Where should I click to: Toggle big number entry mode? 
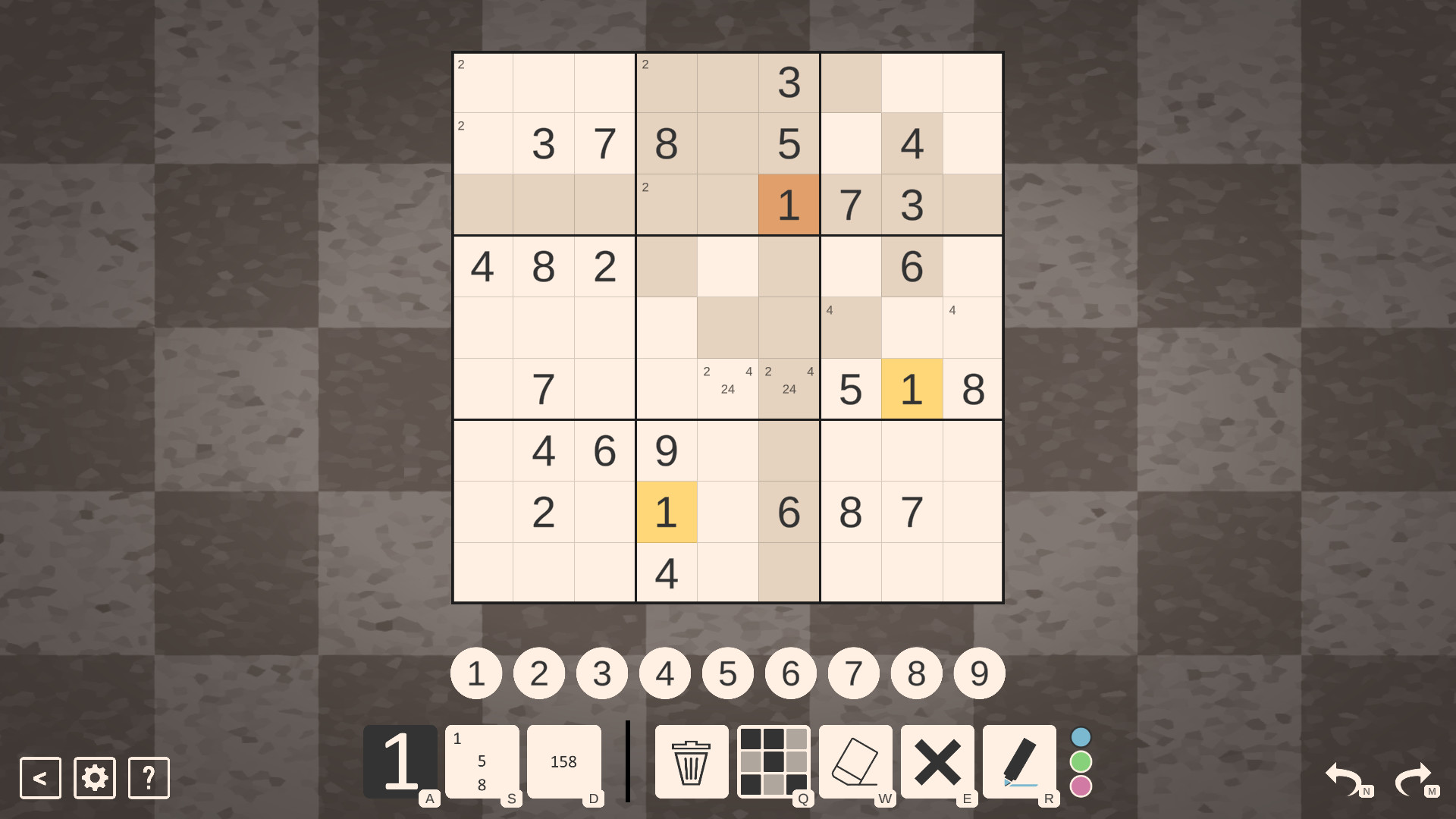coord(400,761)
